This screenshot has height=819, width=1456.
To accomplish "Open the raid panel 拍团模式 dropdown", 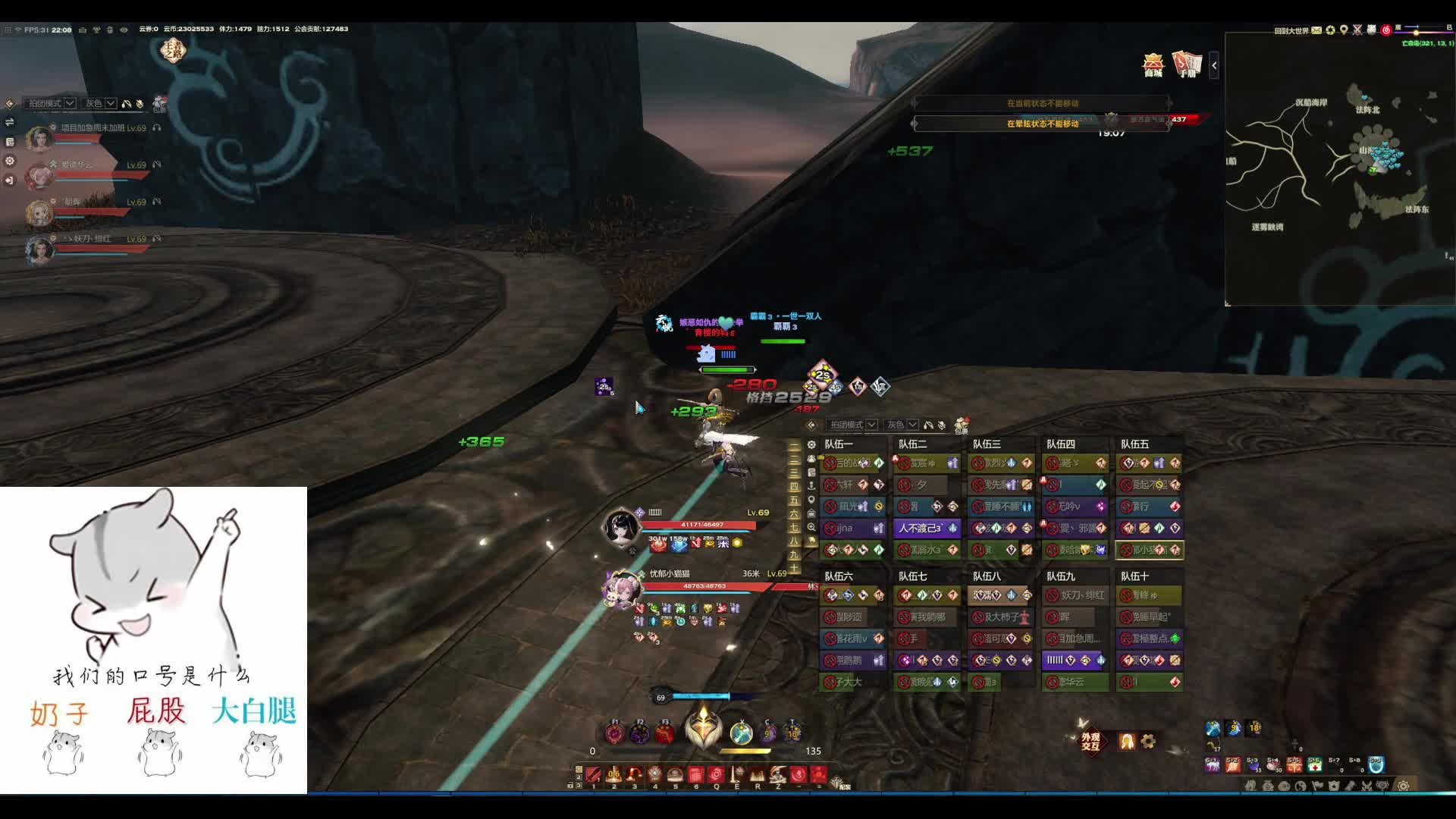I will click(852, 425).
